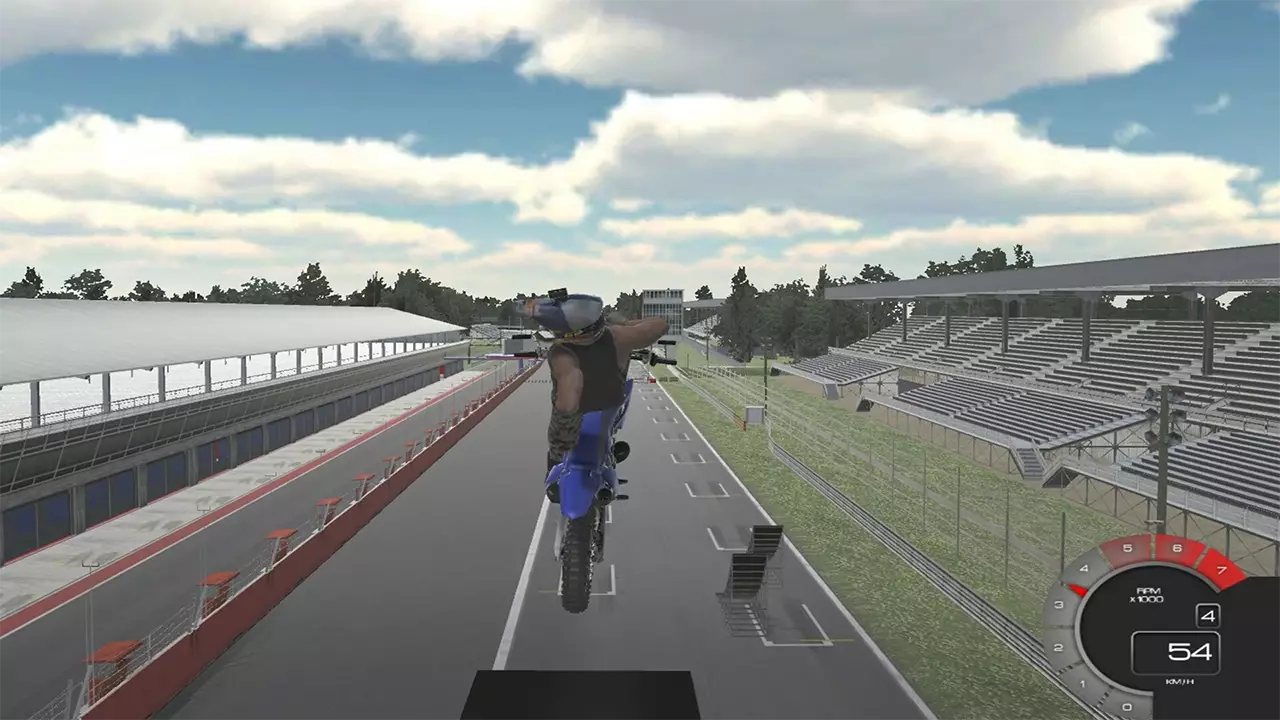Click the number 0 at the gauge bottom
Viewport: 1280px width, 720px height.
pos(1127,705)
